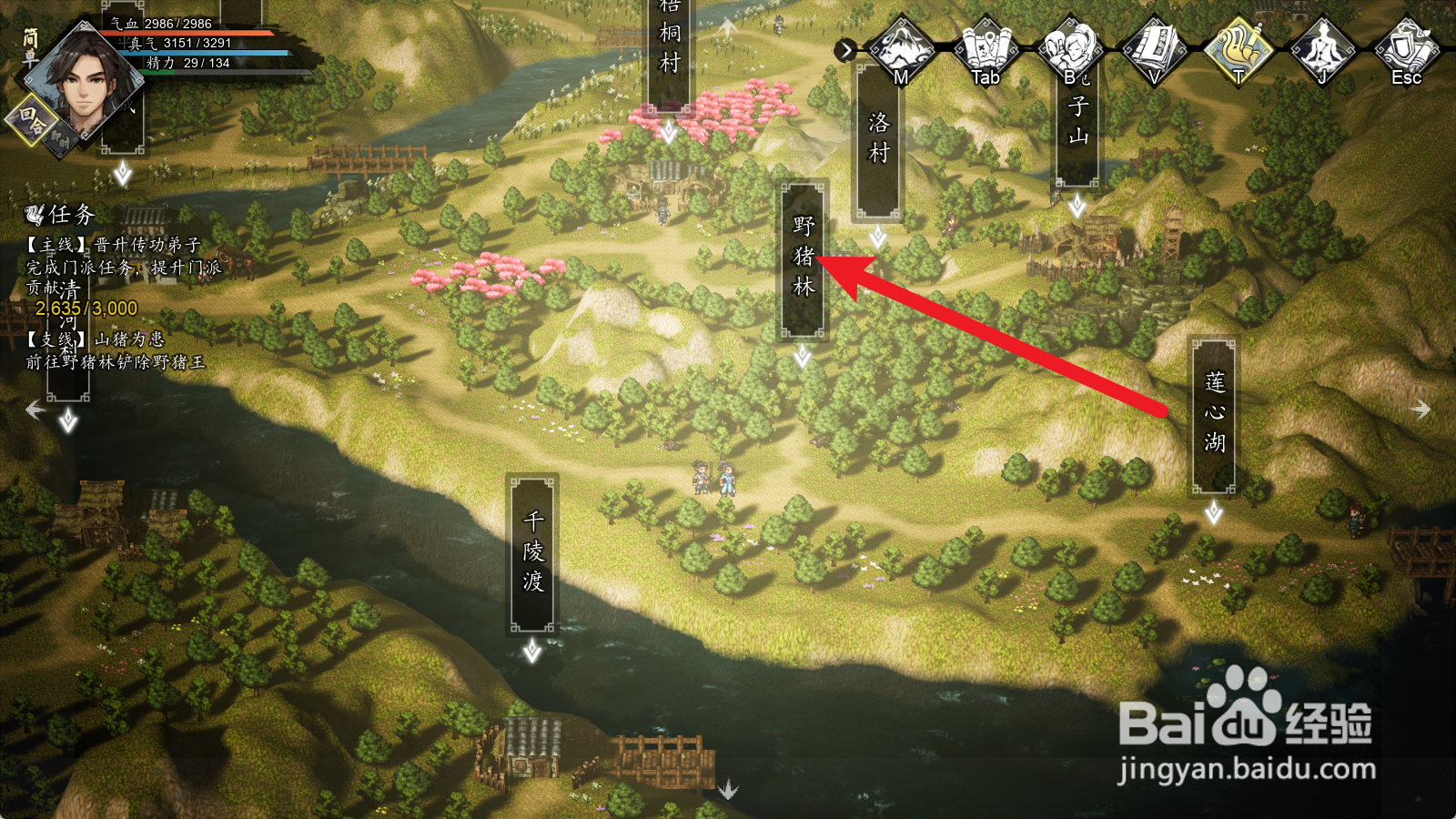Select the highlighted golden quest scroll icon
This screenshot has height=819, width=1456.
tap(1239, 48)
